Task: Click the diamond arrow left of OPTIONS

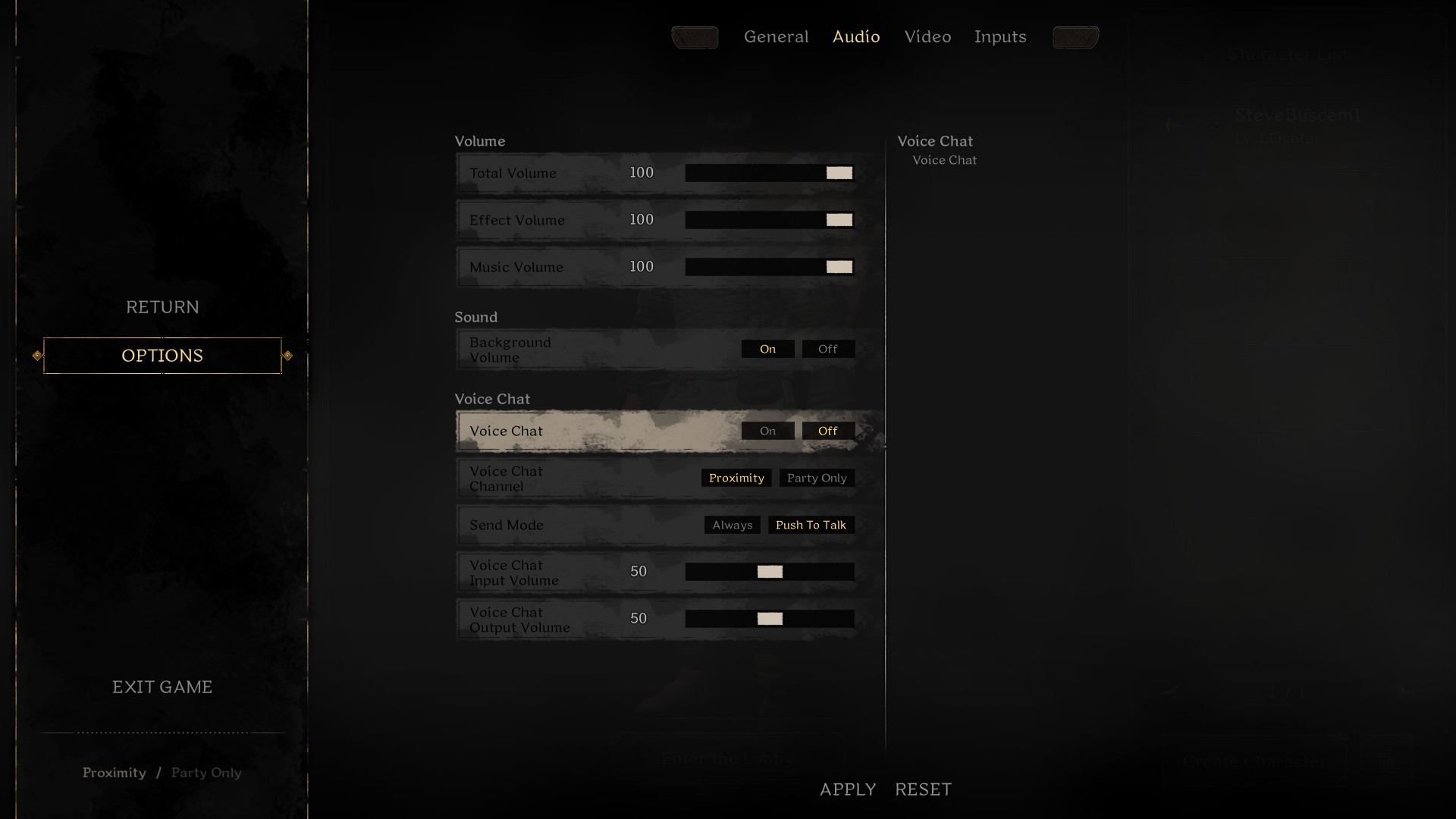Action: coord(36,355)
